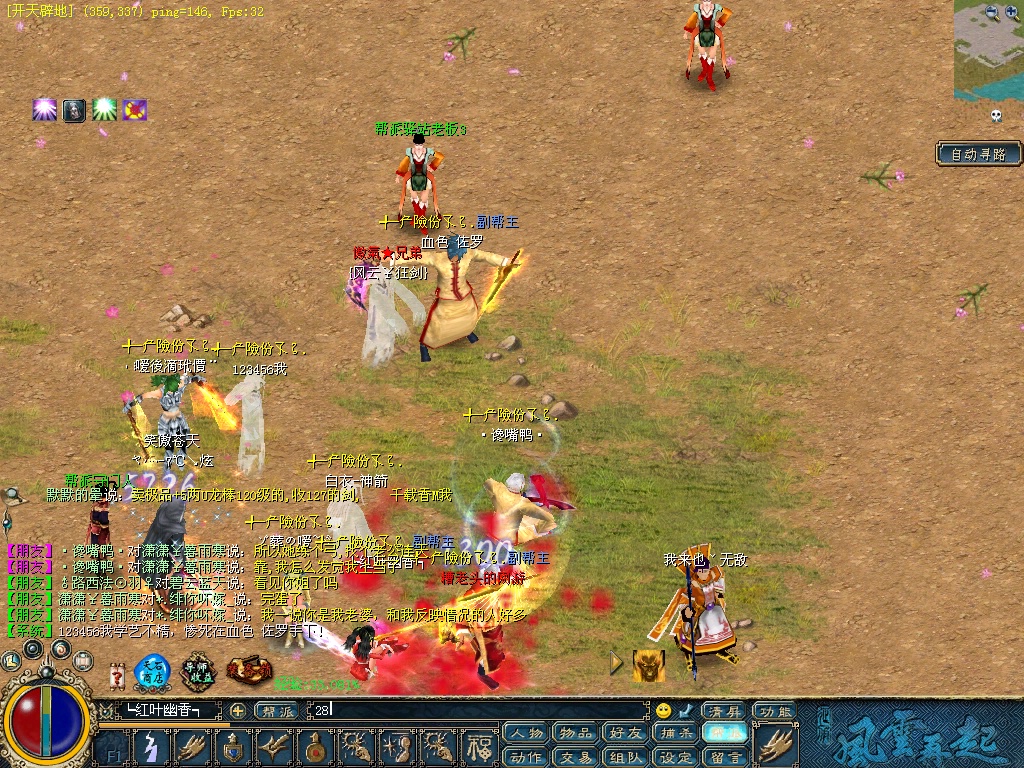The height and width of the screenshot is (768, 1024).
Task: Click the 留言 message button
Action: point(727,757)
